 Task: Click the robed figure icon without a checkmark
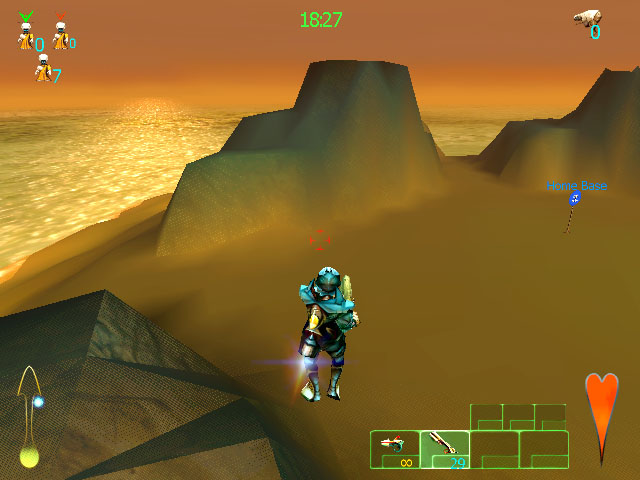42,69
